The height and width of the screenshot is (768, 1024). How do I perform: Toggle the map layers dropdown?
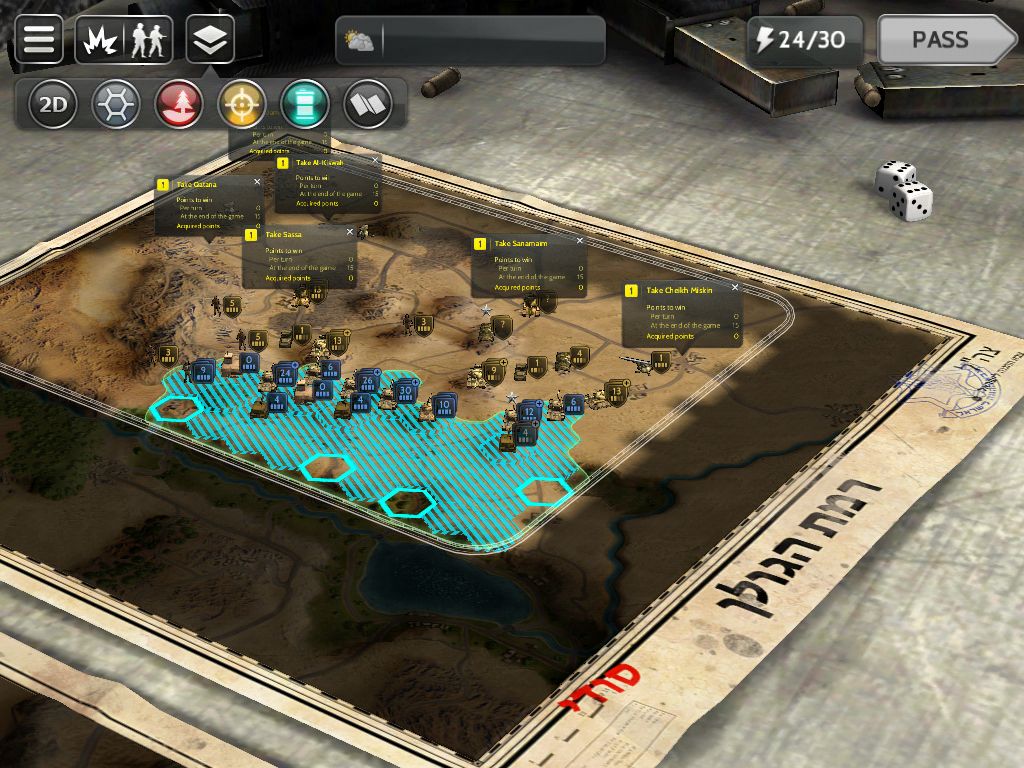point(210,40)
